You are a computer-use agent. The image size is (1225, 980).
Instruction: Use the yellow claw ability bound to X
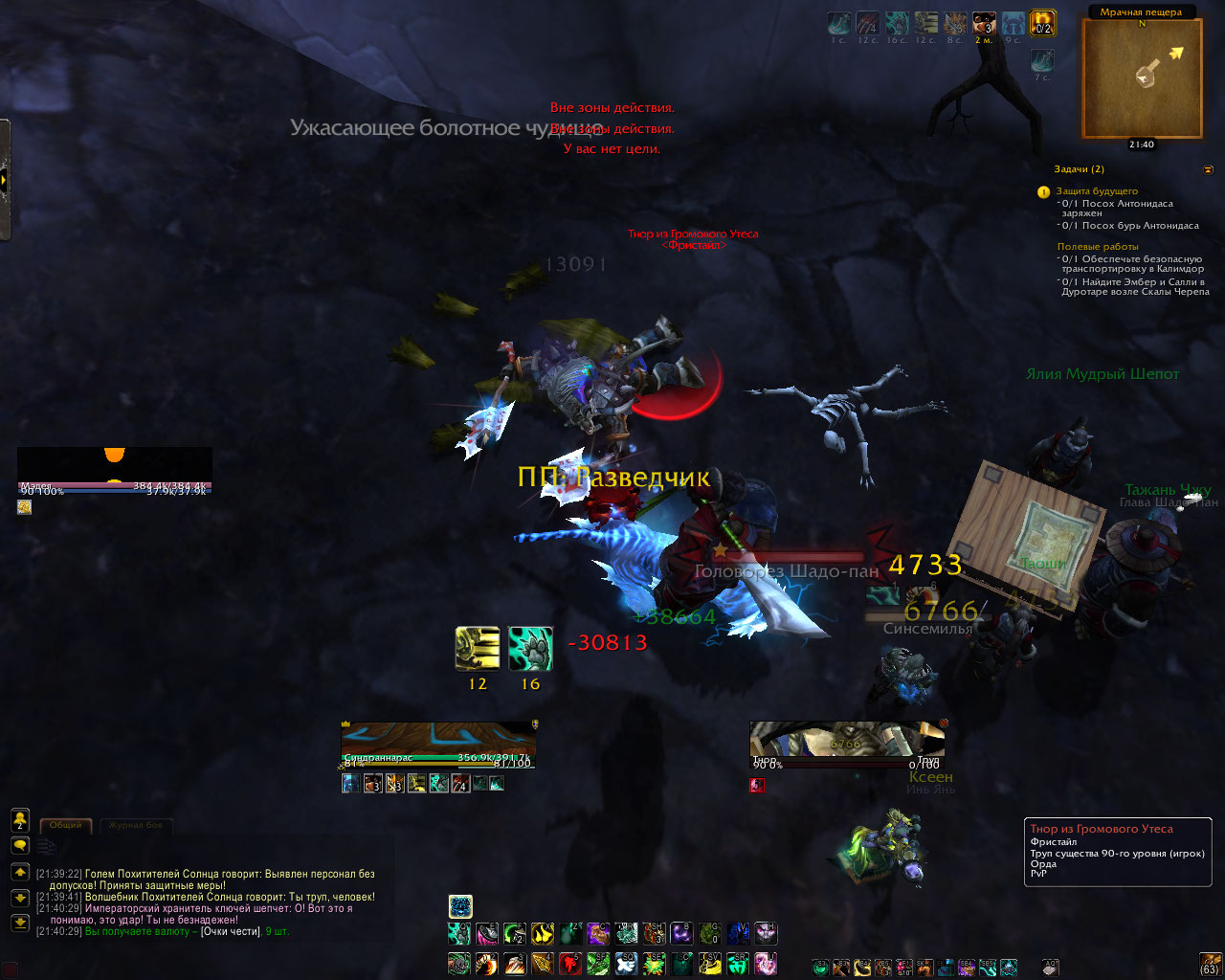pyautogui.click(x=543, y=934)
